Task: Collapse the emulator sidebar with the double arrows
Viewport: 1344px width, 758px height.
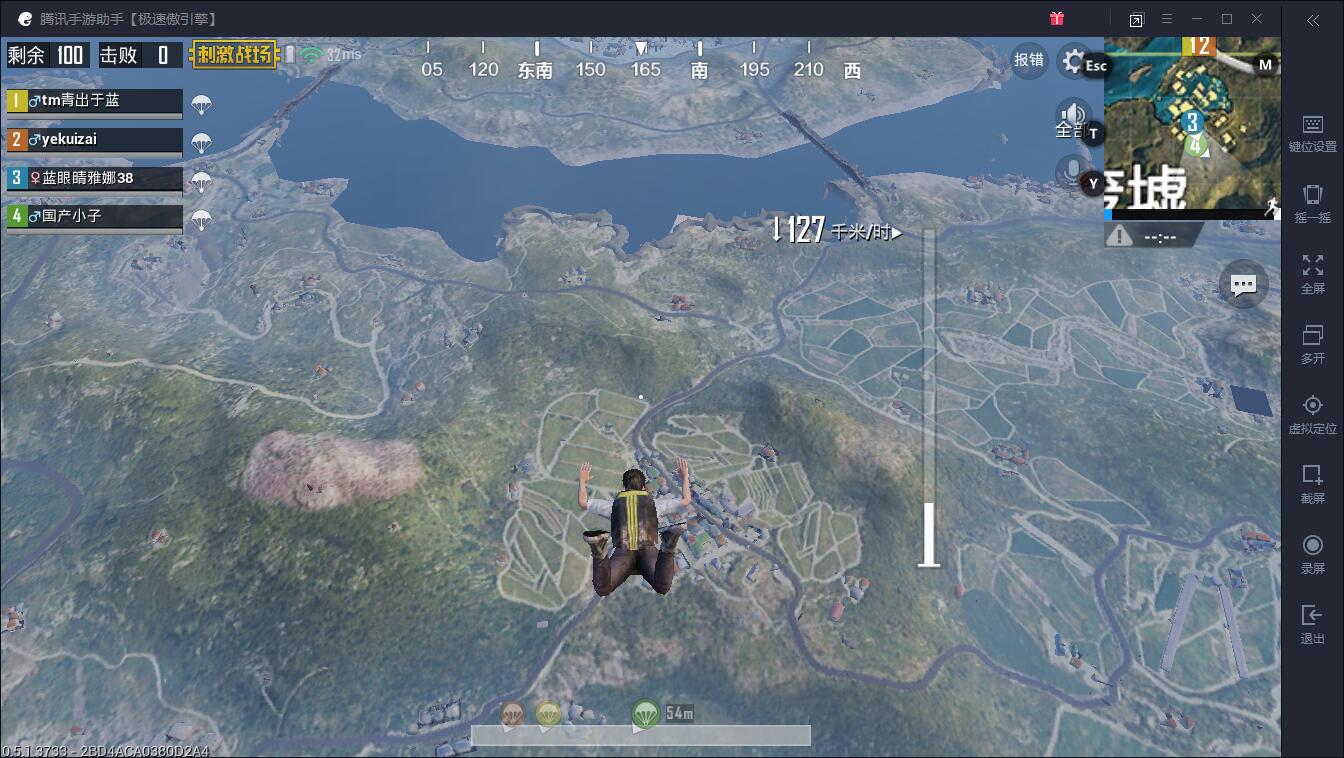Action: click(1312, 22)
